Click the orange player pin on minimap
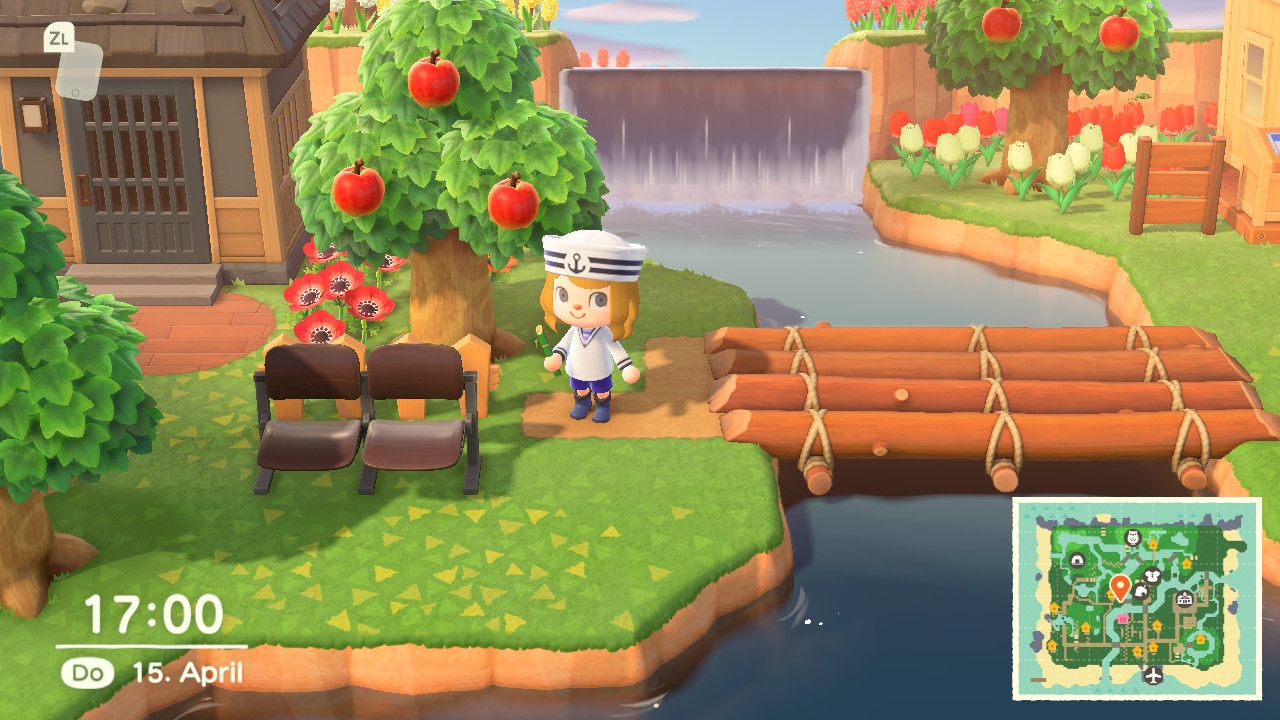This screenshot has width=1280, height=720. pyautogui.click(x=1120, y=586)
